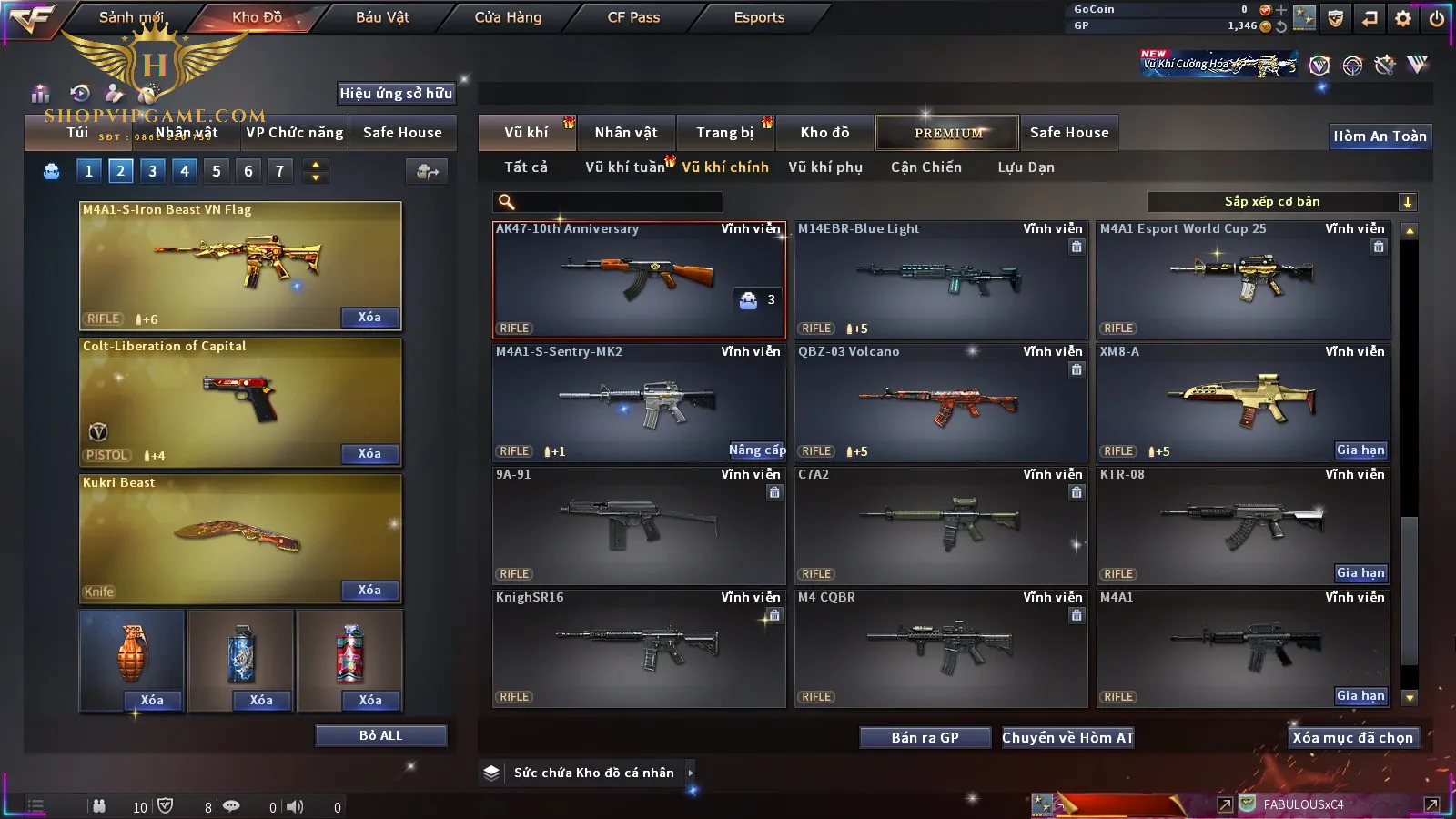Select bag slot number 3
Screen dimensions: 1456x819
152,171
